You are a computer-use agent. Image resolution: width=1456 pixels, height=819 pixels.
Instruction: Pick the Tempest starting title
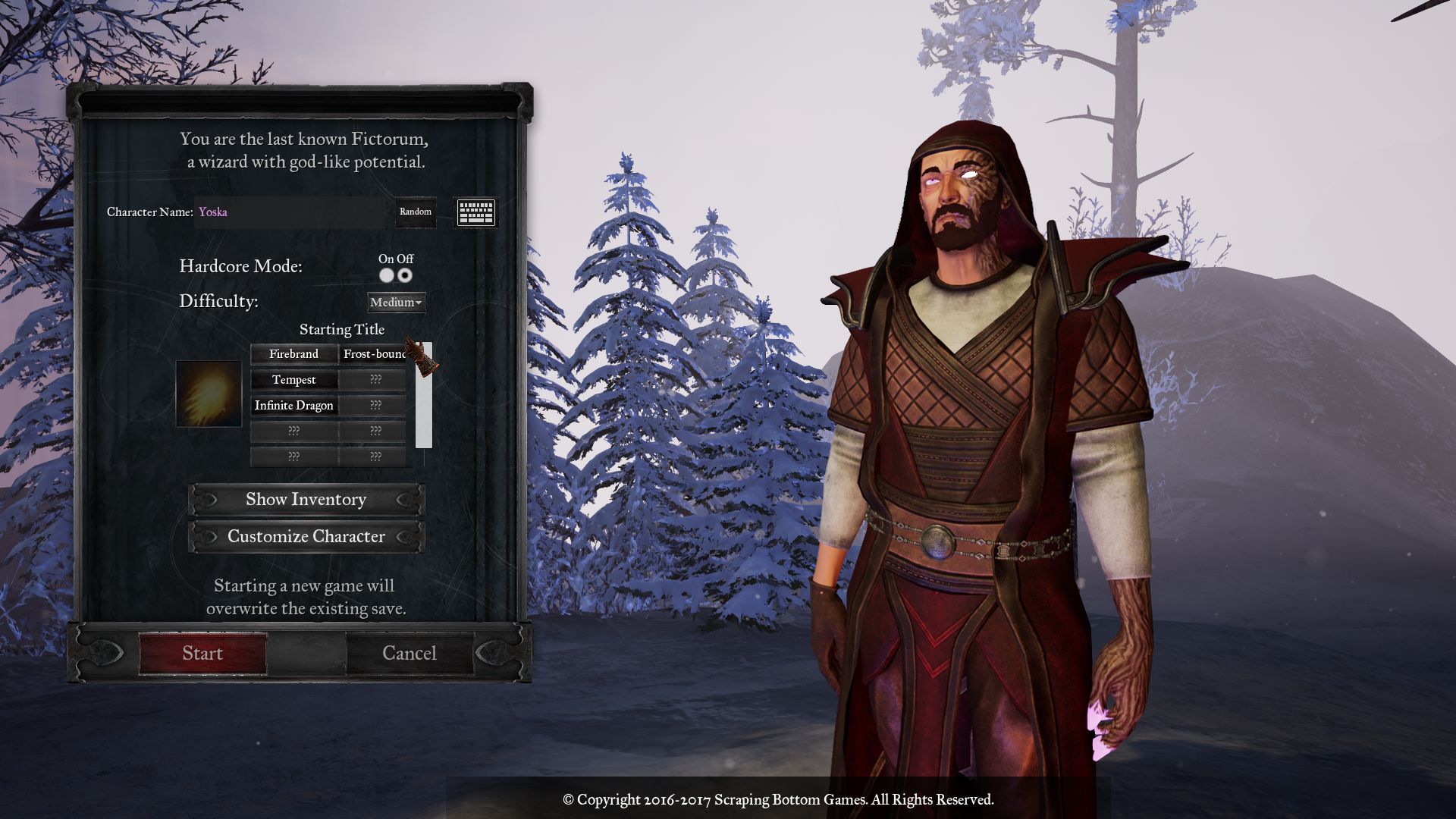tap(293, 380)
